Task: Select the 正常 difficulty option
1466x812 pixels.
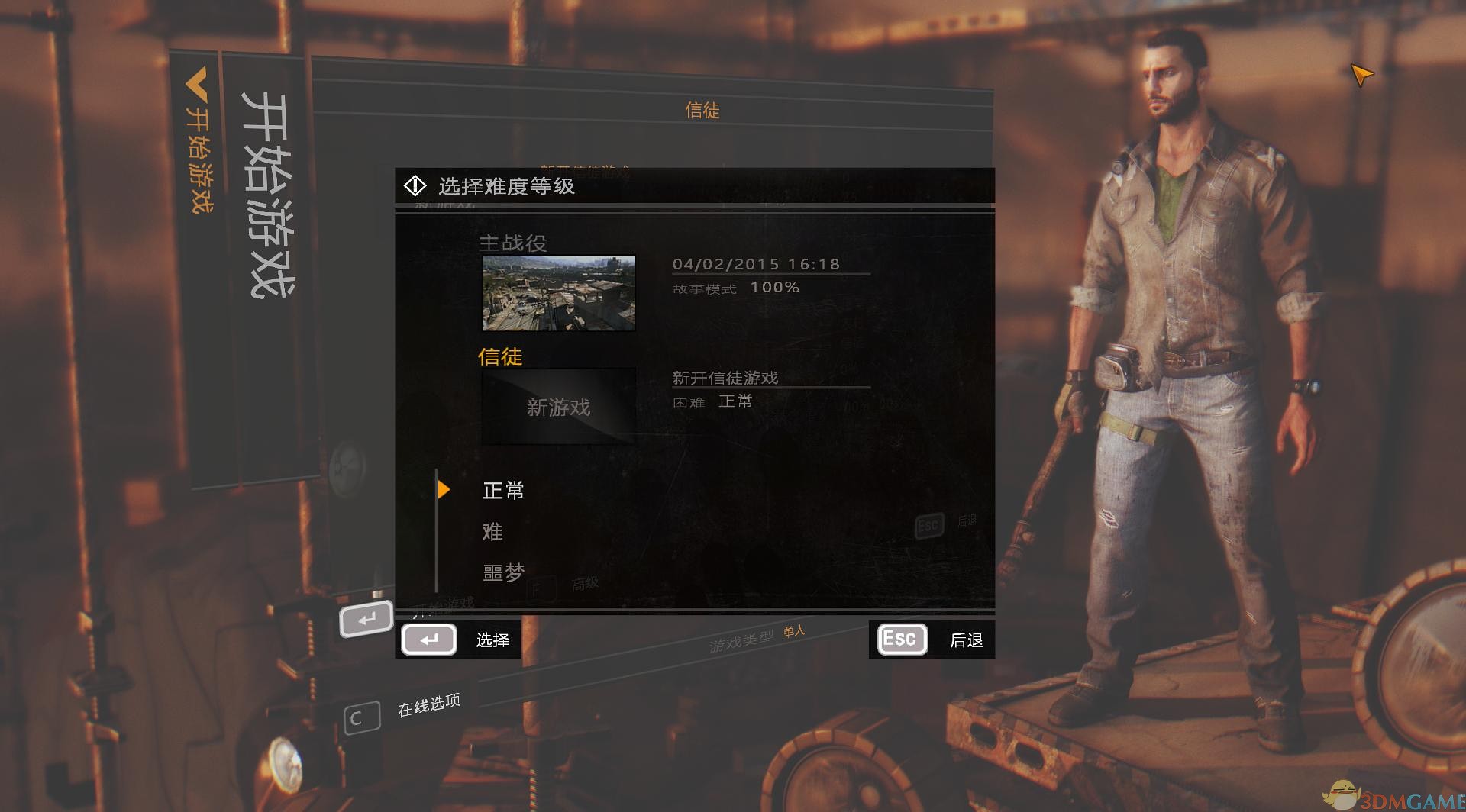Action: click(503, 490)
